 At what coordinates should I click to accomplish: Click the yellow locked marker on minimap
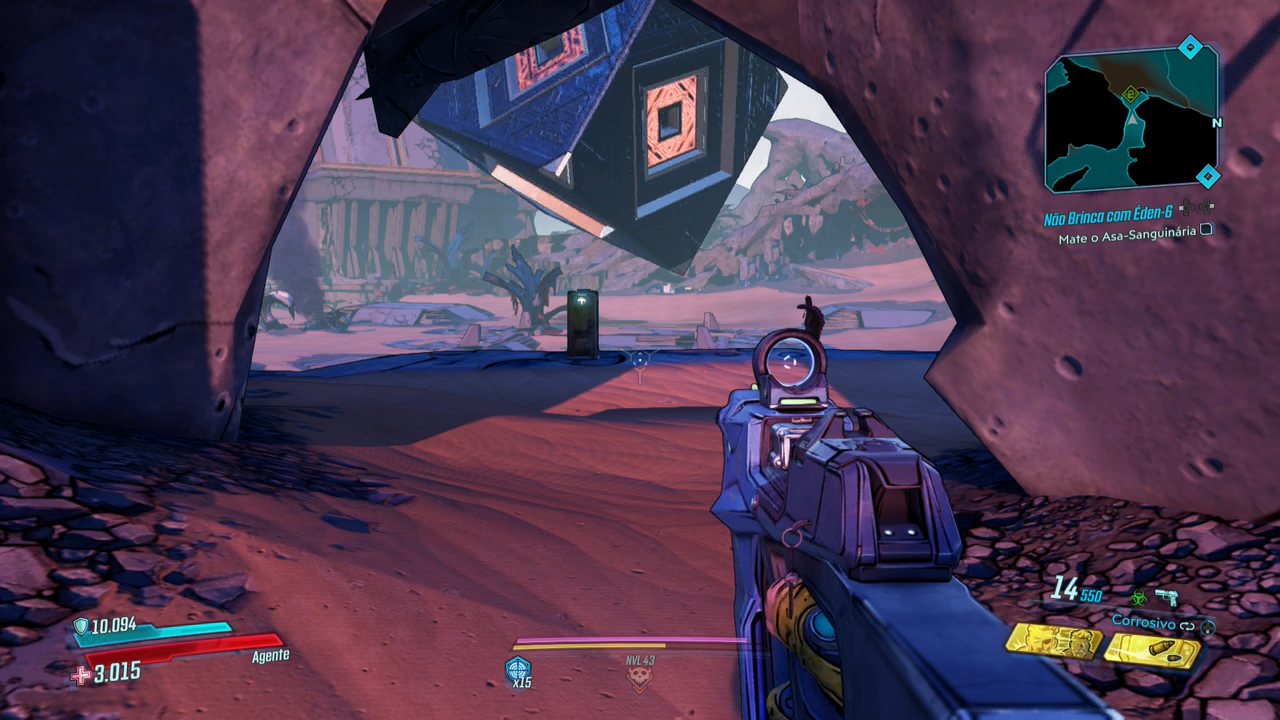[x=1131, y=95]
